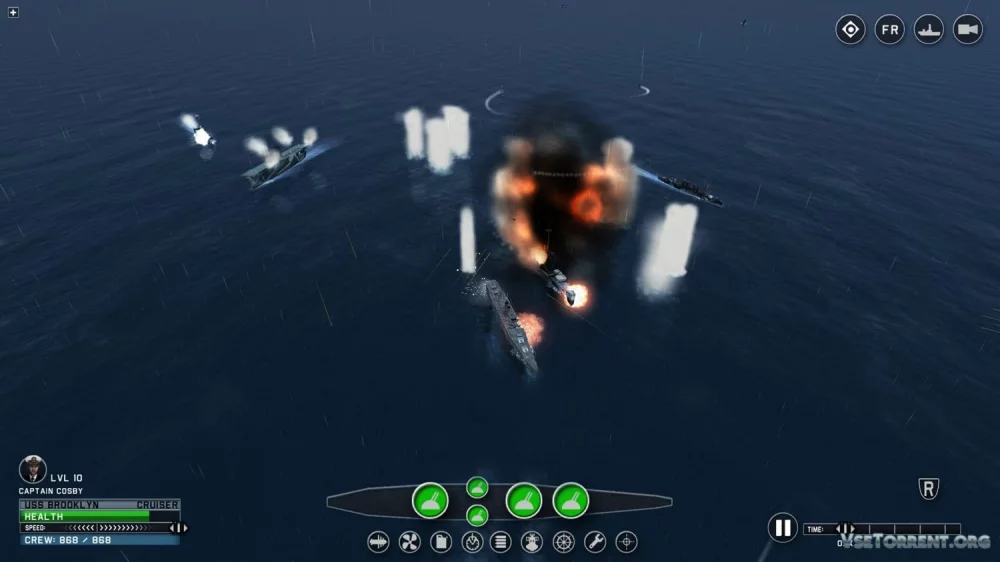Adjust the time speed slider
This screenshot has width=1000, height=562.
point(846,529)
